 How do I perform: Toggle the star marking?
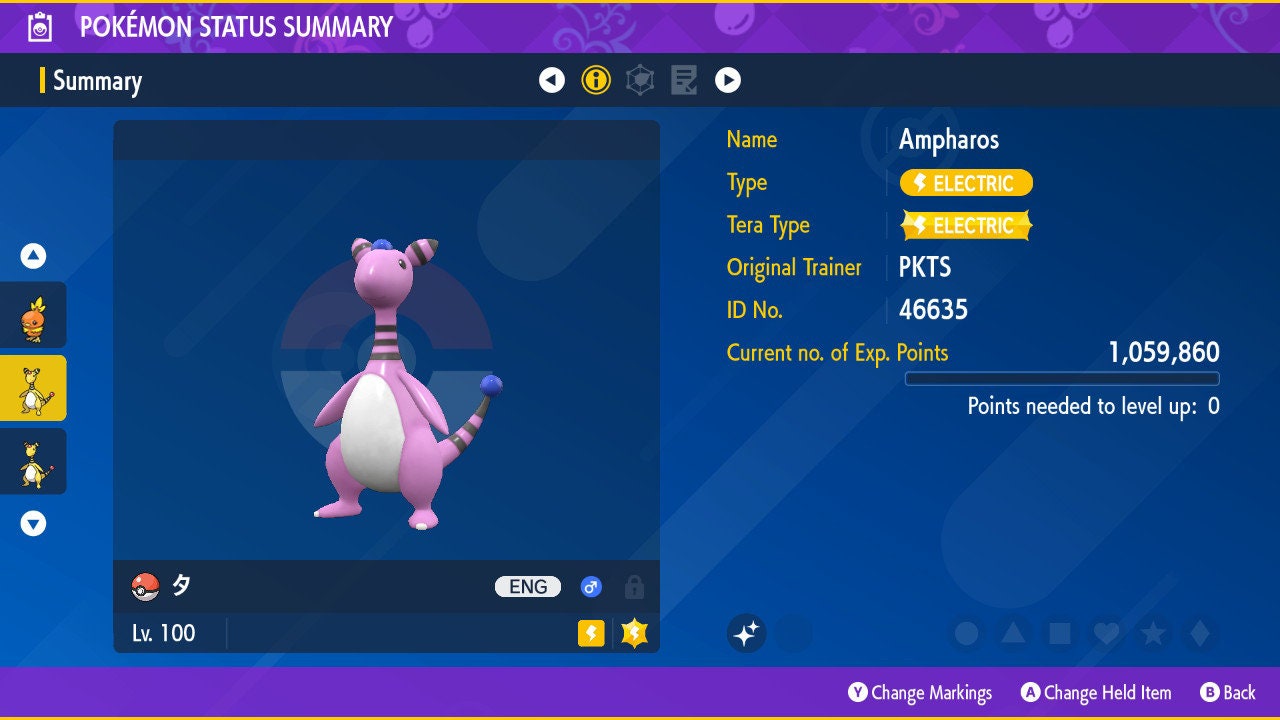1153,633
